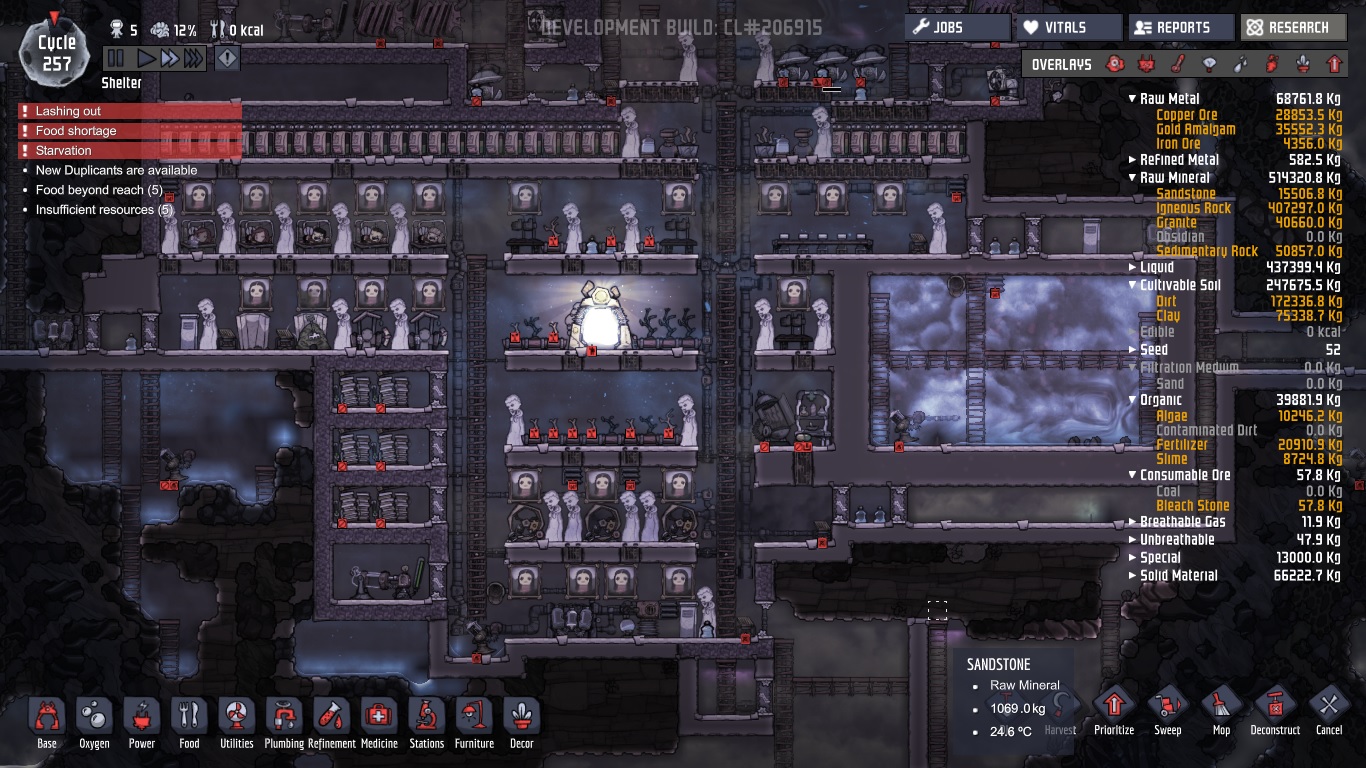This screenshot has height=768, width=1366.
Task: Expand the Refined Metal resource category
Action: point(1132,160)
